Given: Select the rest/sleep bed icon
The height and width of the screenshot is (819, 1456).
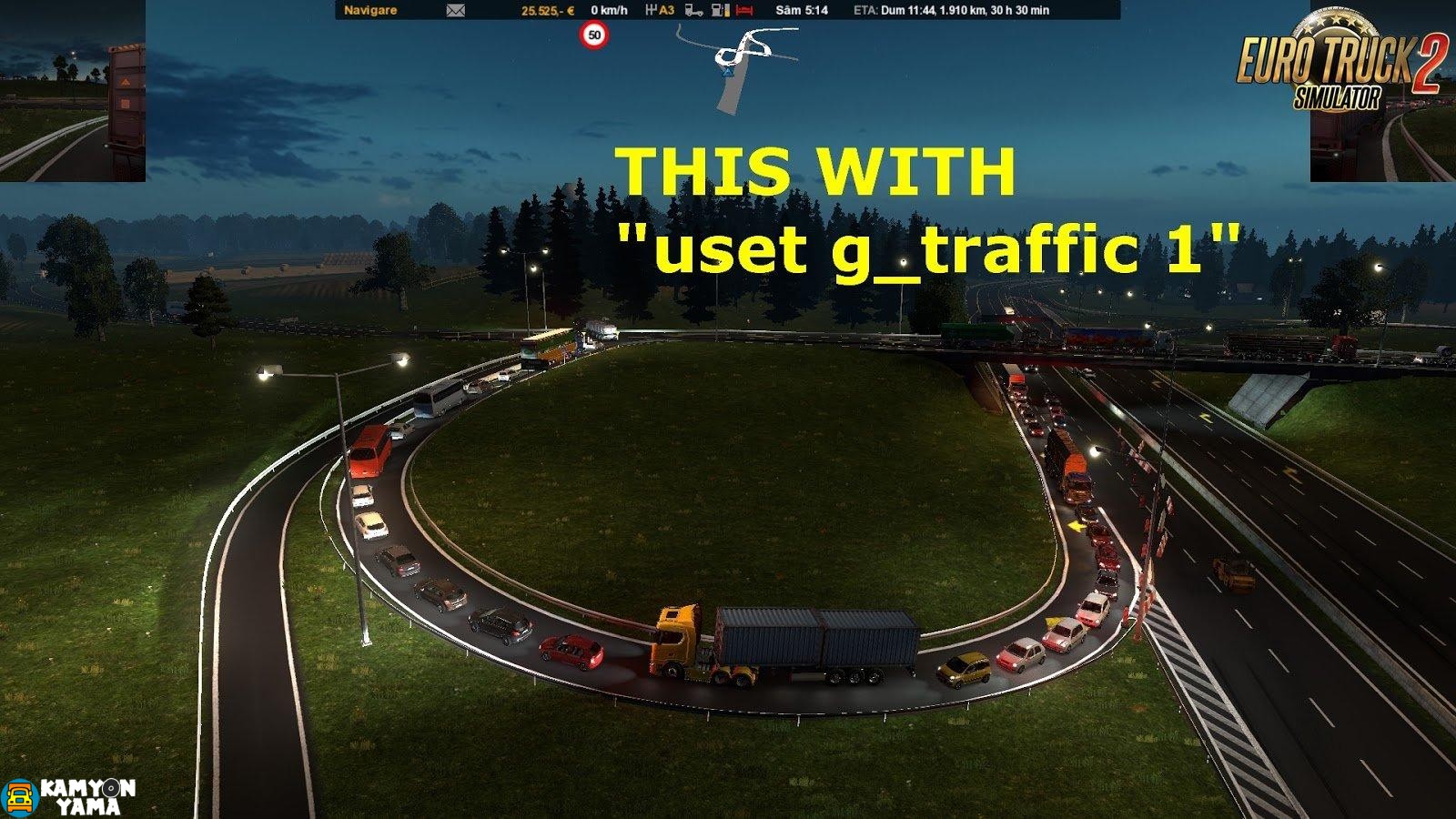Looking at the screenshot, I should pyautogui.click(x=744, y=8).
